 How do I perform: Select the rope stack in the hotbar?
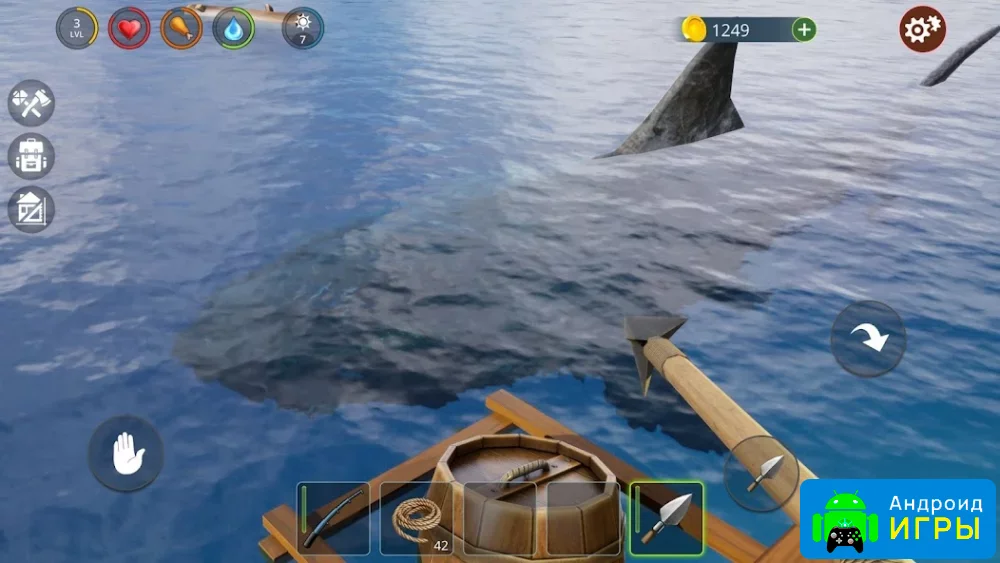point(416,519)
